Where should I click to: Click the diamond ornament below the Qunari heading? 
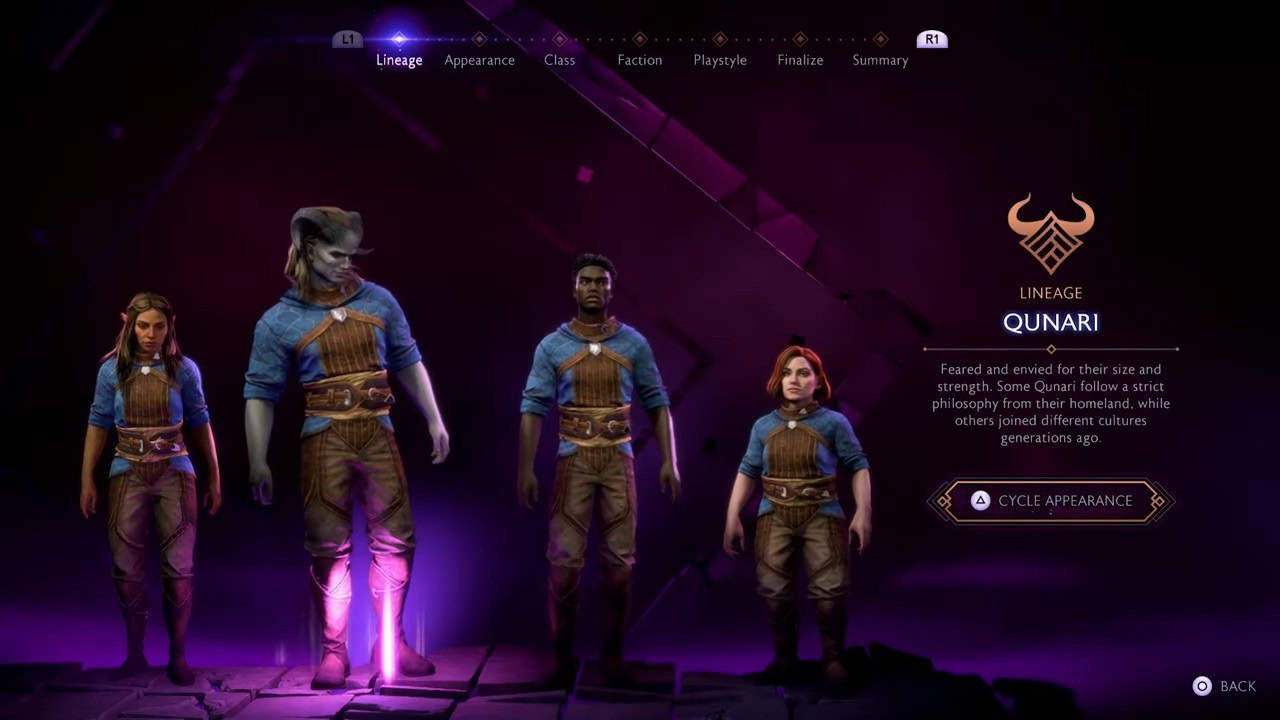click(x=1049, y=349)
